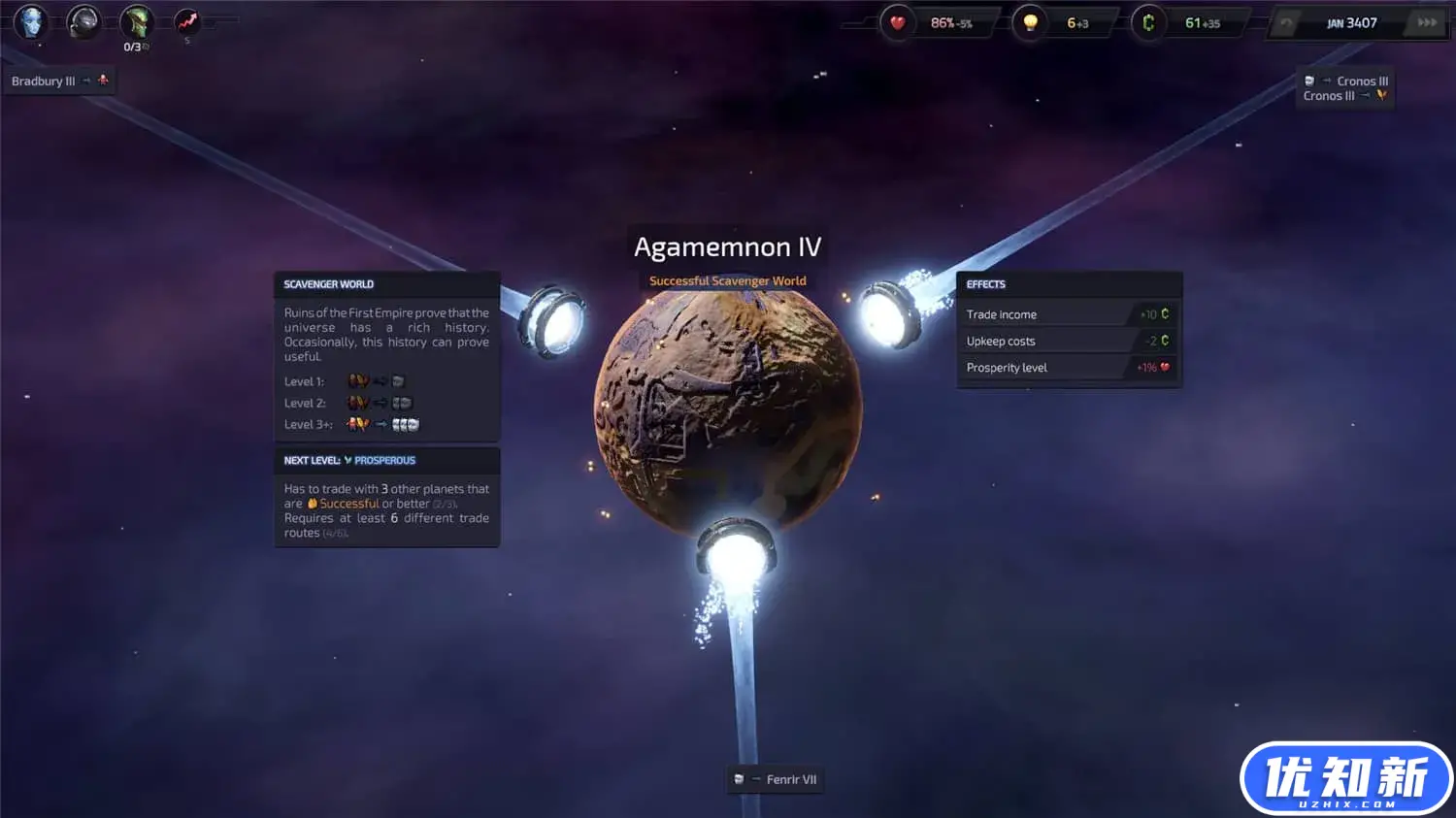The width and height of the screenshot is (1456, 818).
Task: Select the Upkeep costs effect row
Action: click(x=1068, y=342)
